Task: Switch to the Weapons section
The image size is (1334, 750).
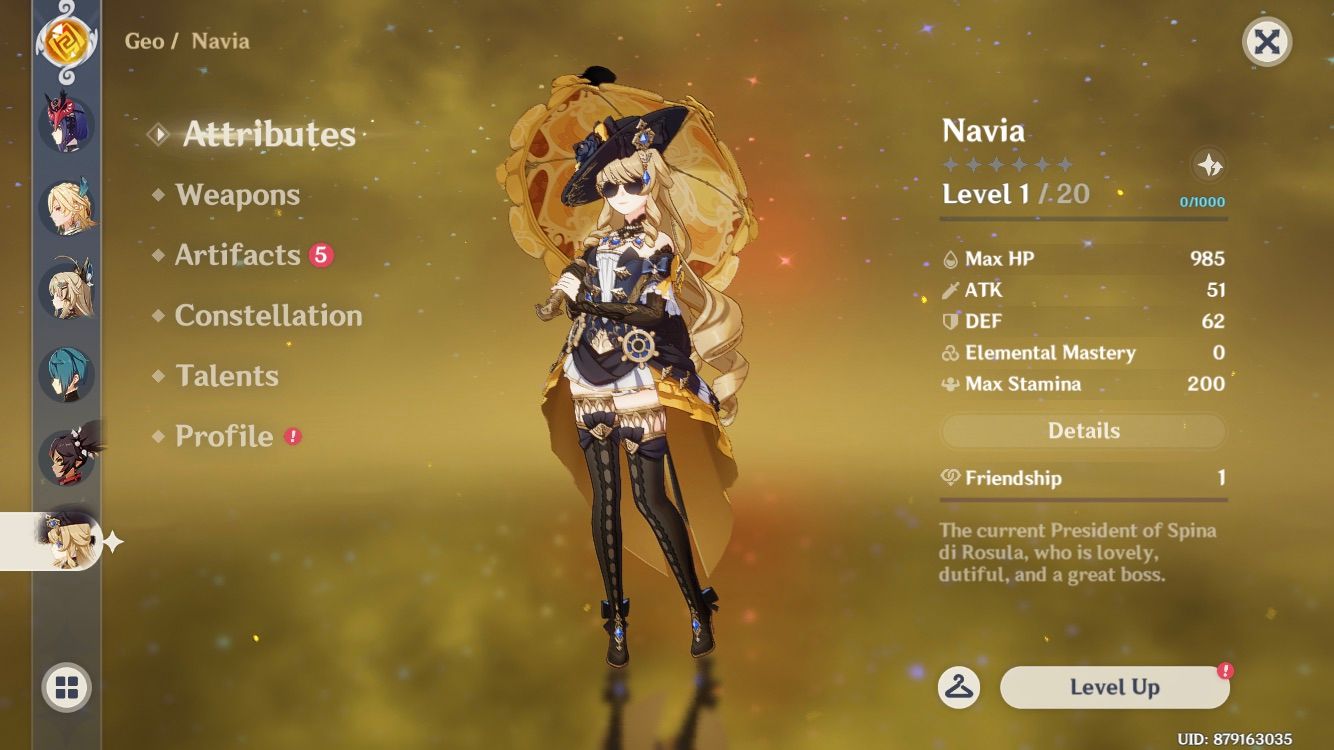Action: click(239, 195)
